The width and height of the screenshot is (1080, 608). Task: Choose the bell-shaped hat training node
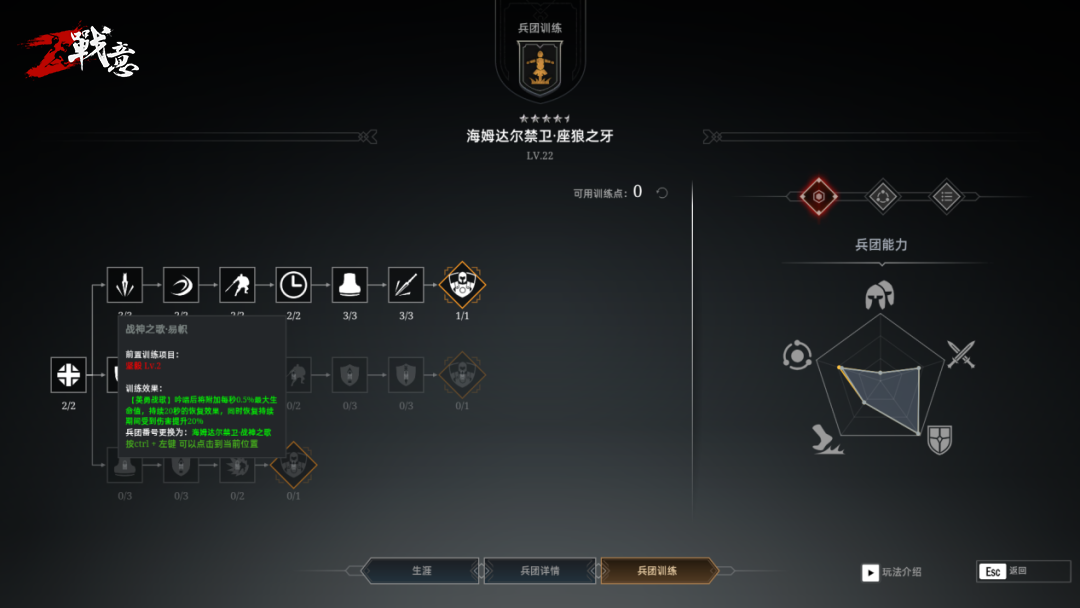350,285
